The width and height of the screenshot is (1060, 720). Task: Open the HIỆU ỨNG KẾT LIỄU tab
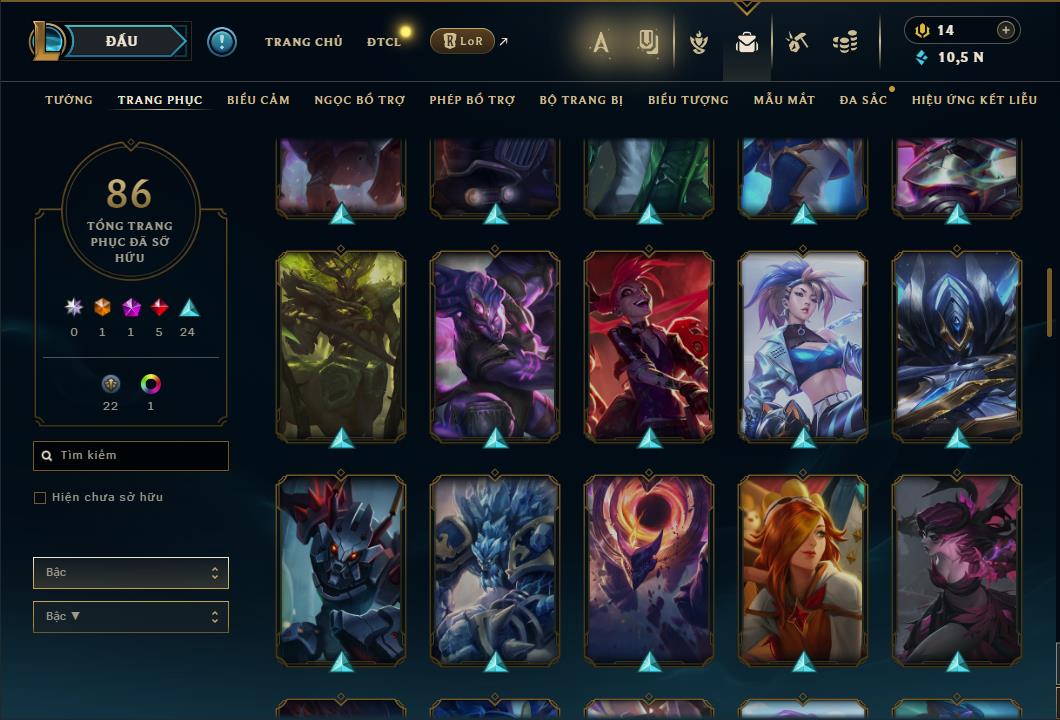pyautogui.click(x=975, y=100)
